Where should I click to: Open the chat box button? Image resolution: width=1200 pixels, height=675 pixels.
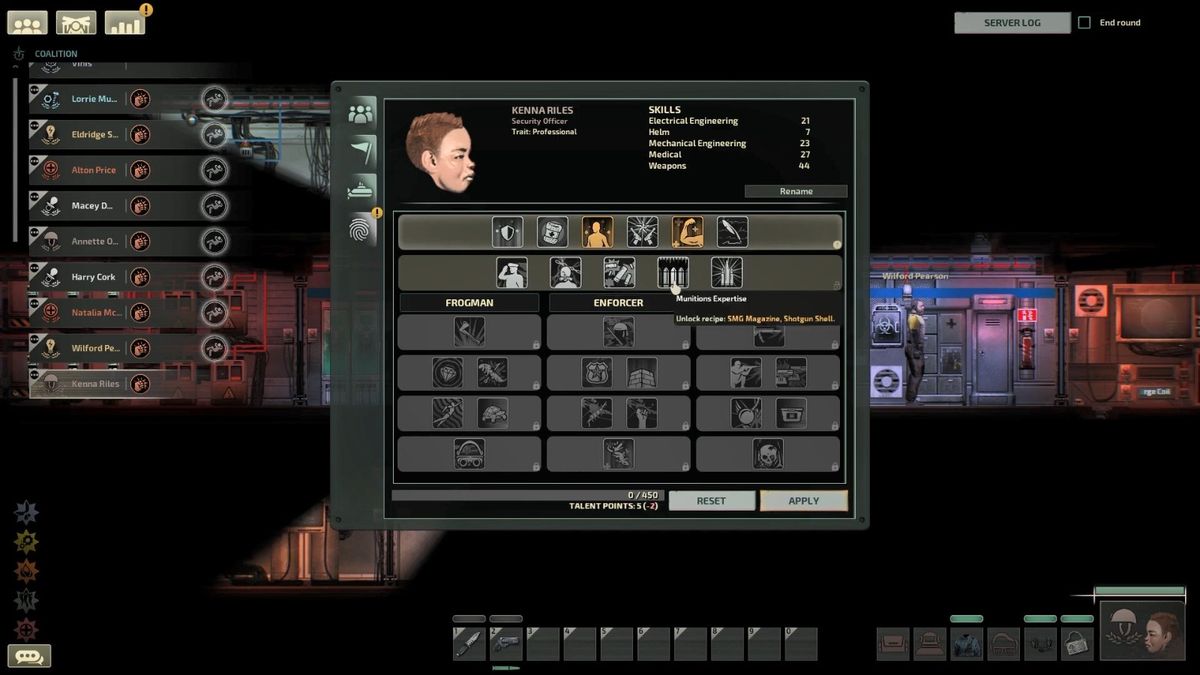point(29,656)
